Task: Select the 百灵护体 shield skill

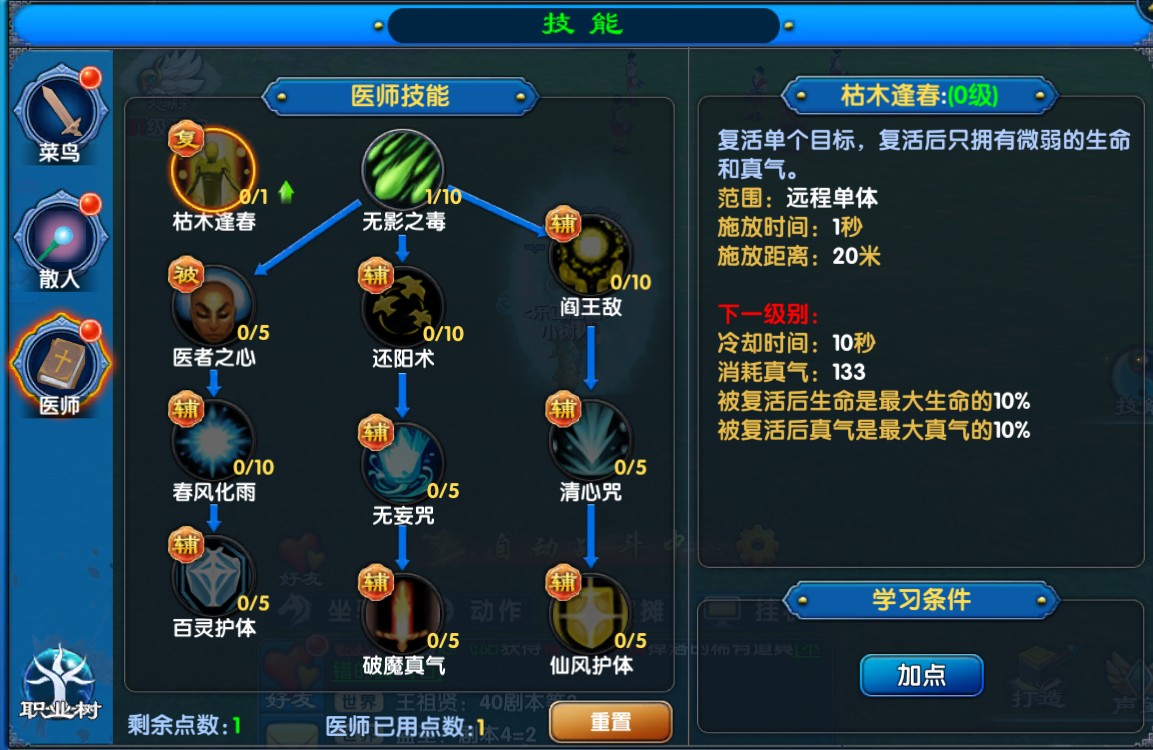Action: coord(213,576)
